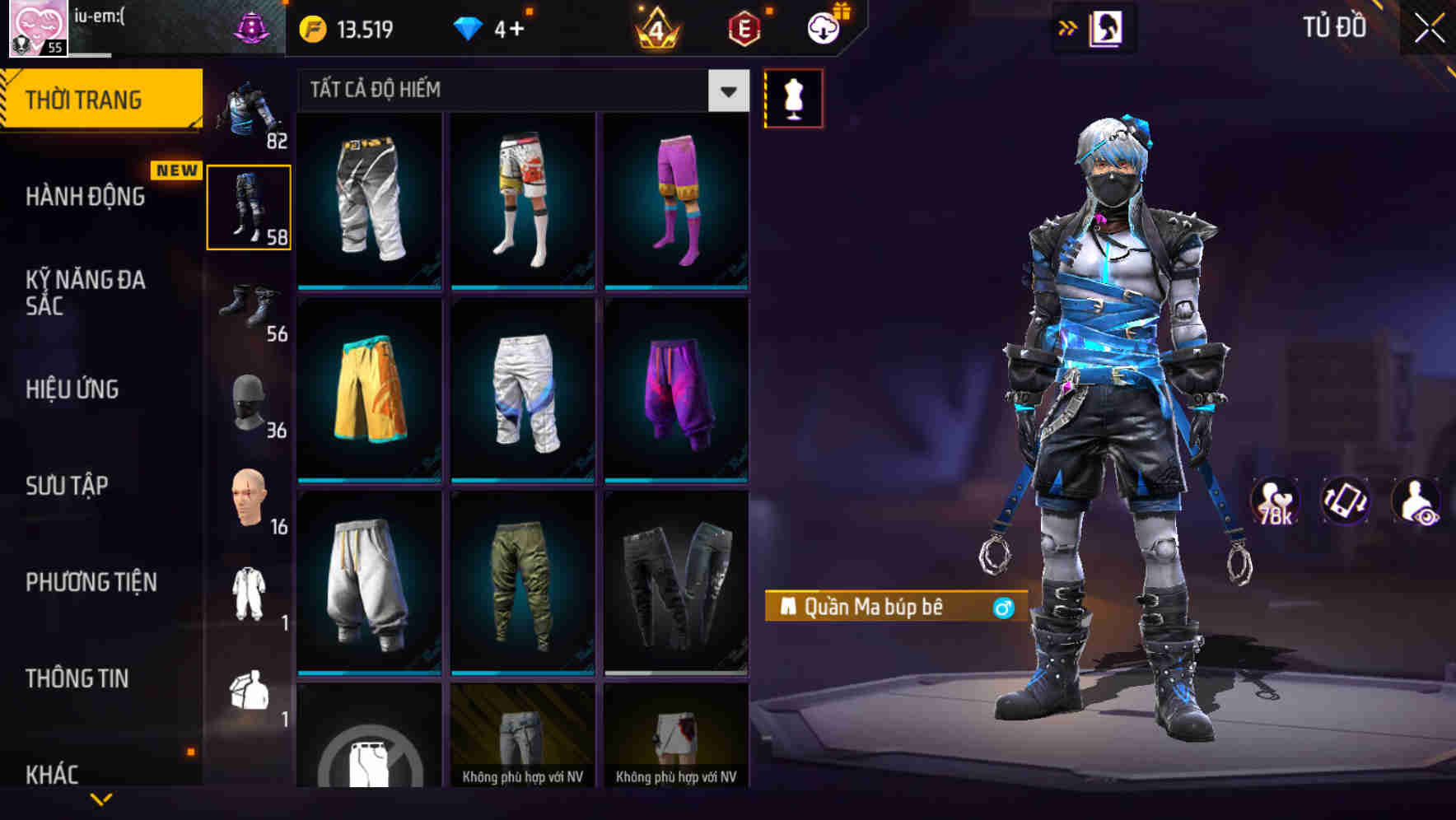Expand more categories with the down chevron below KHÁC
This screenshot has width=1456, height=820.
tap(100, 800)
